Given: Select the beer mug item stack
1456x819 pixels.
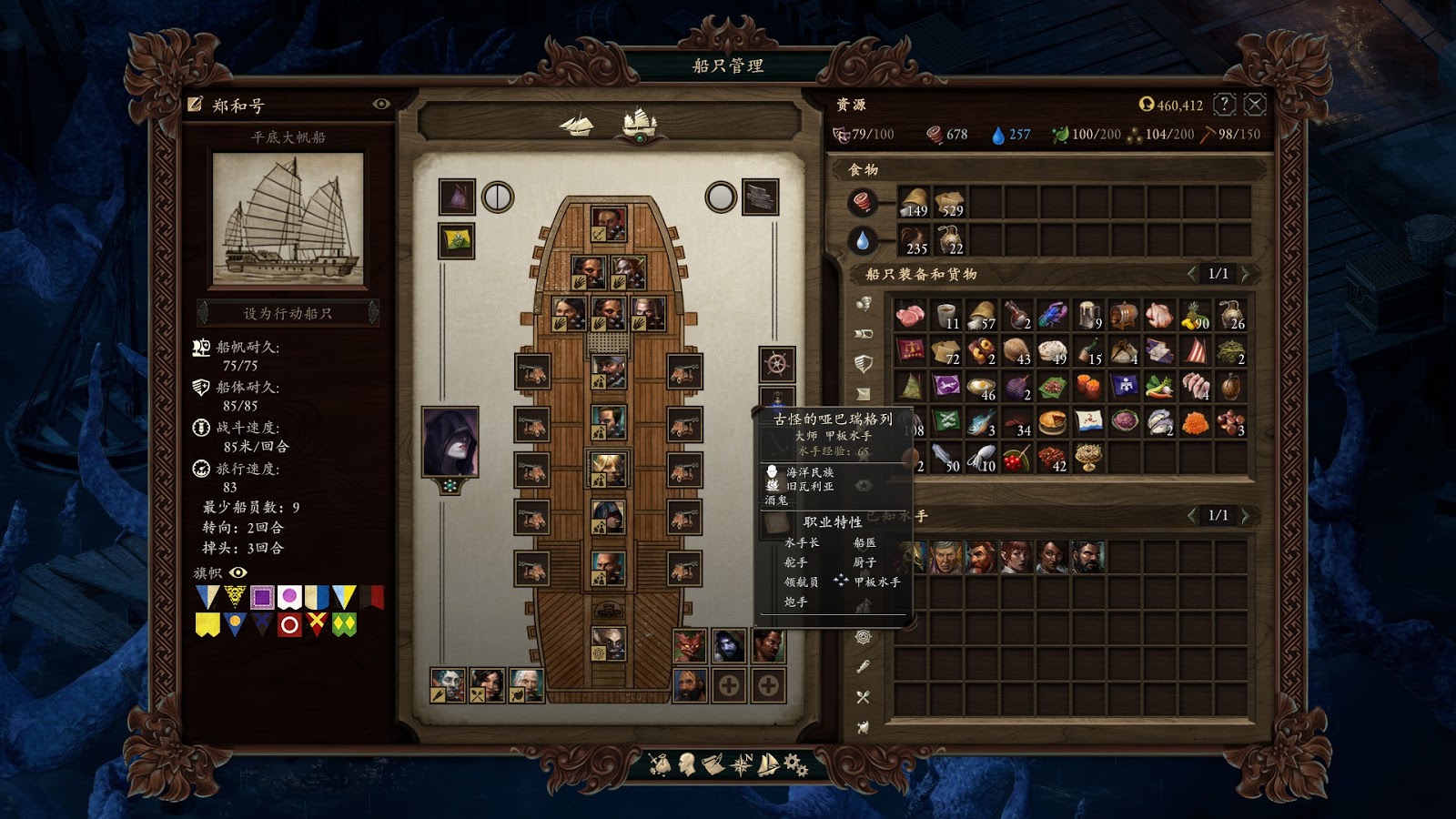Looking at the screenshot, I should (1088, 315).
